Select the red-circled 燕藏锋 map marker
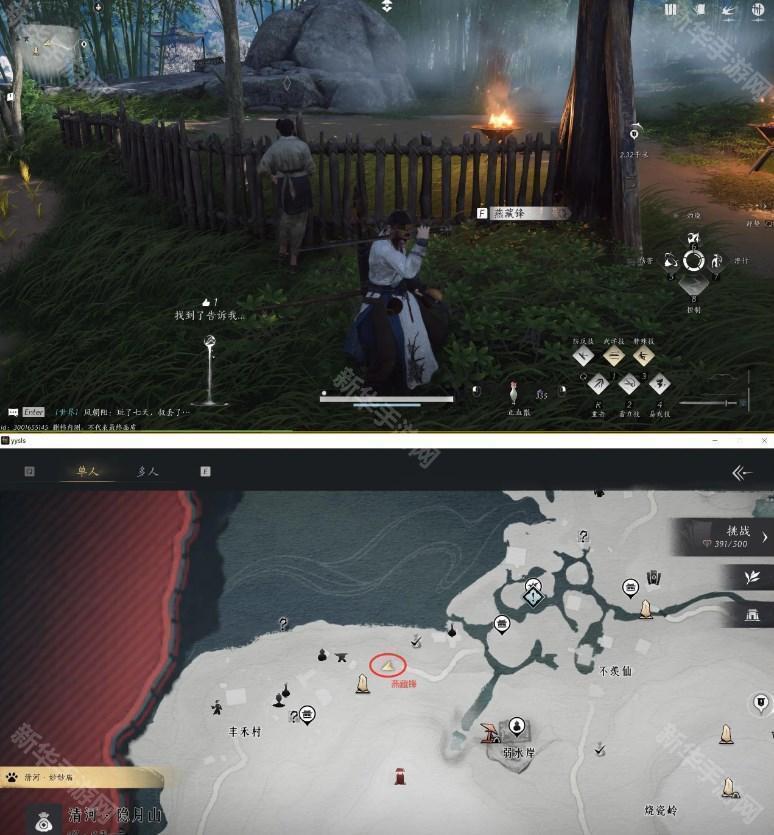Image resolution: width=774 pixels, height=835 pixels. 387,664
